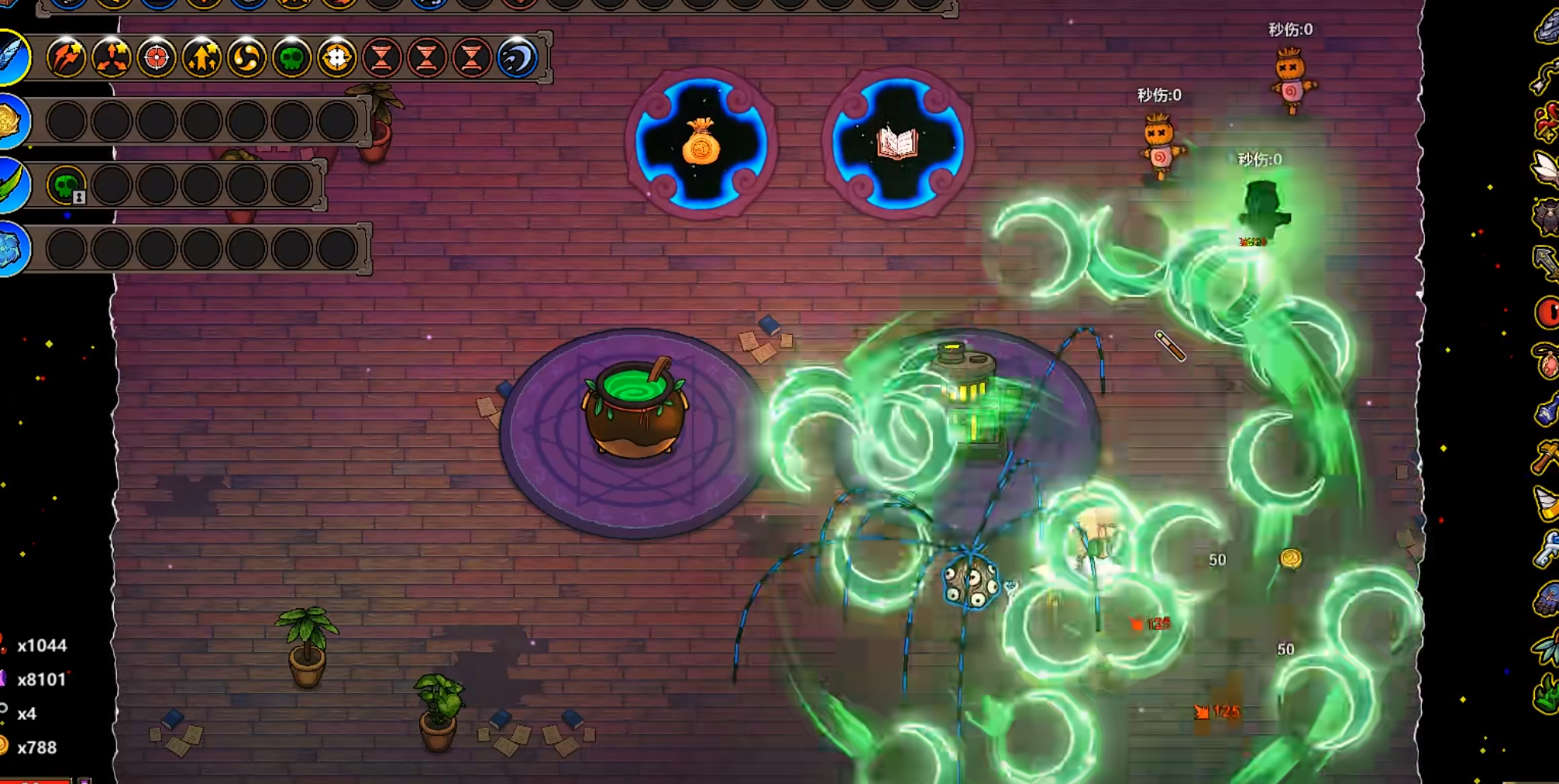The image size is (1559, 784).
Task: Select the yellow upward arrows spell
Action: [201, 57]
